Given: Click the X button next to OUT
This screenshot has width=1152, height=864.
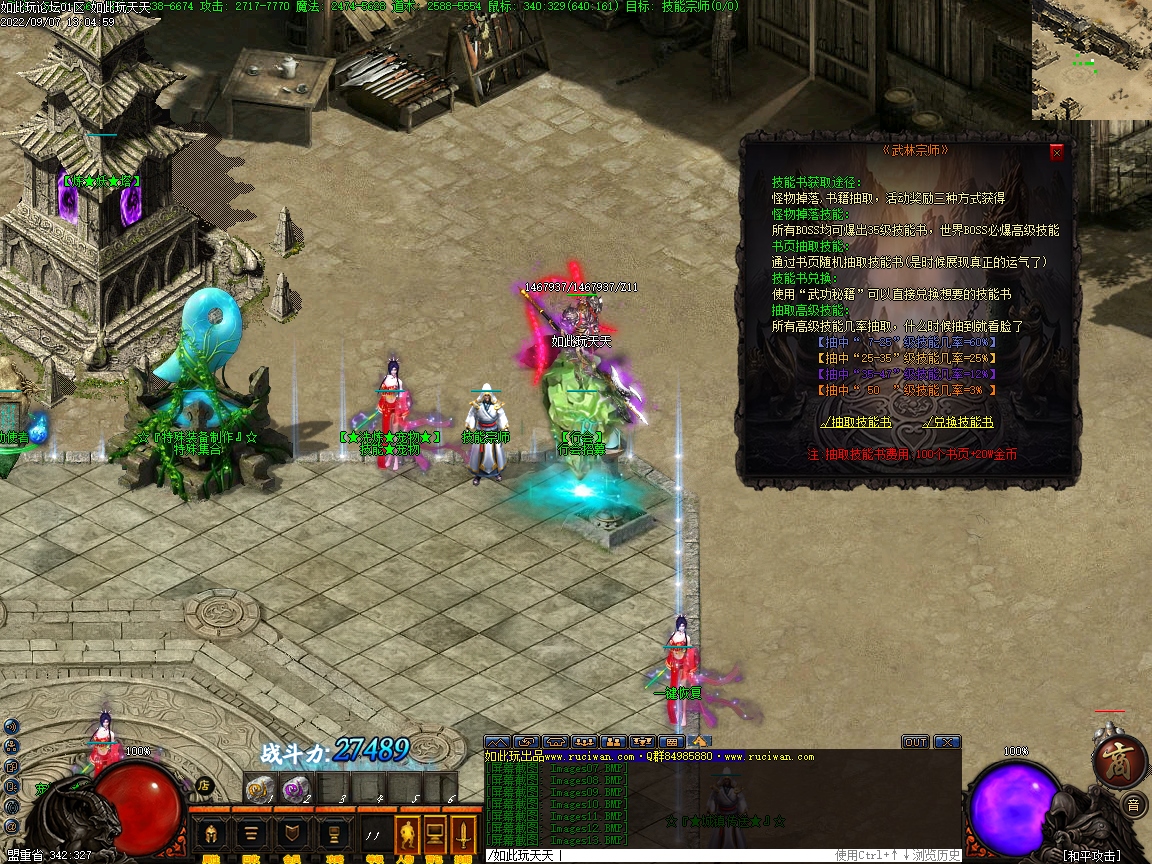Looking at the screenshot, I should (946, 742).
